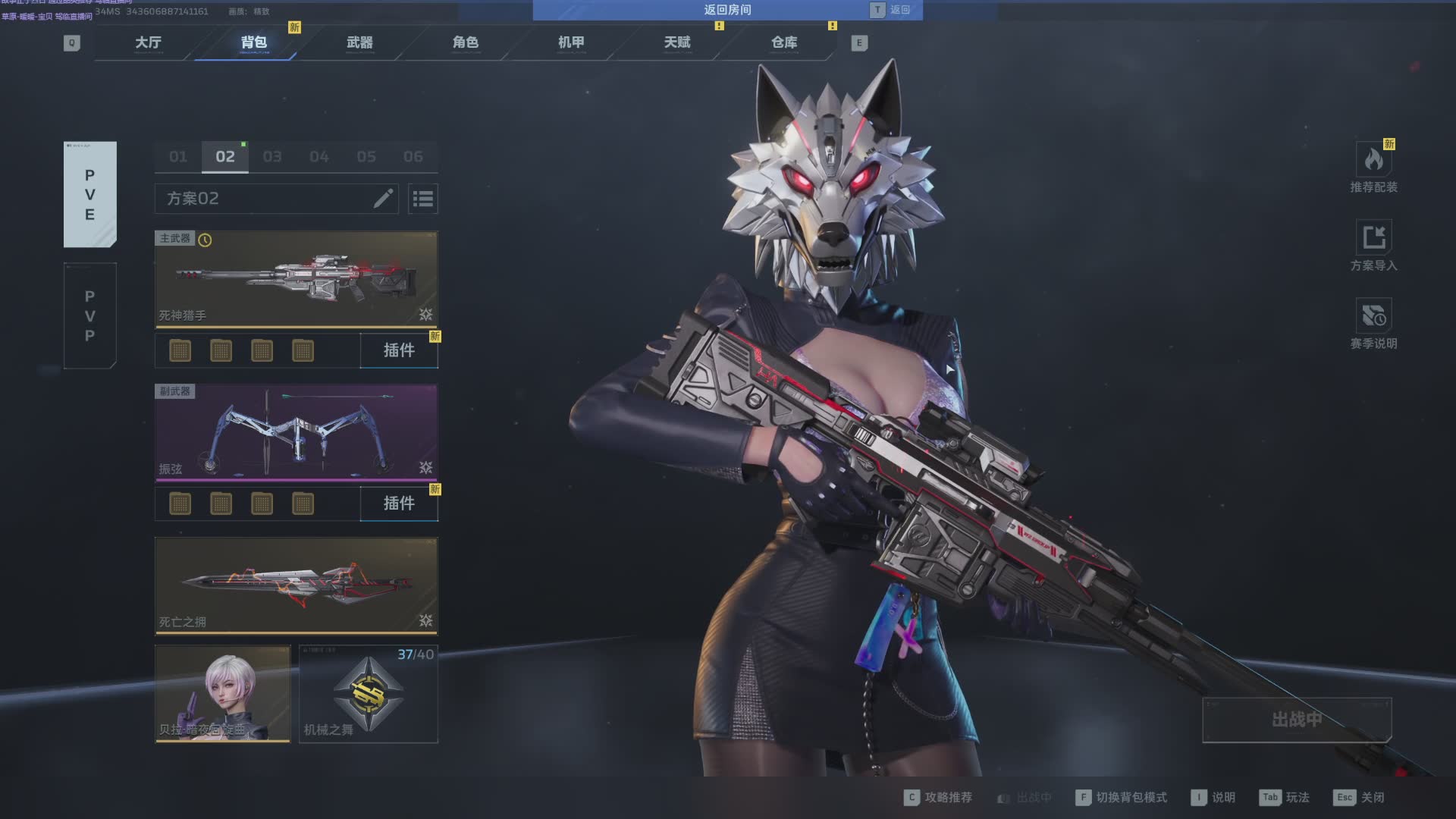Click the 方案导入 import loadout button

pos(1373,246)
